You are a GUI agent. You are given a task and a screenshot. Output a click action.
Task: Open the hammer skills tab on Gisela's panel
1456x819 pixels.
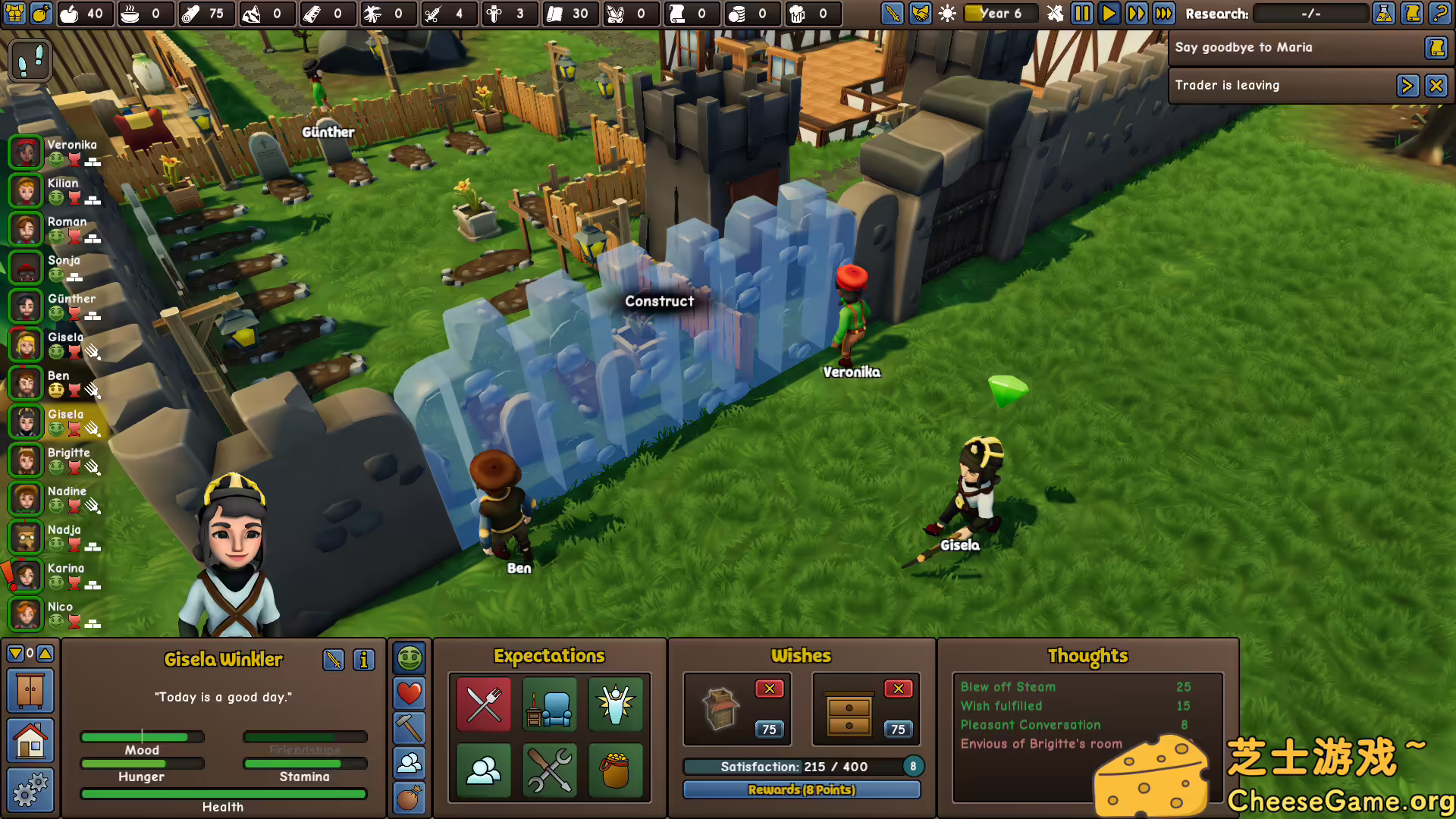point(409,729)
